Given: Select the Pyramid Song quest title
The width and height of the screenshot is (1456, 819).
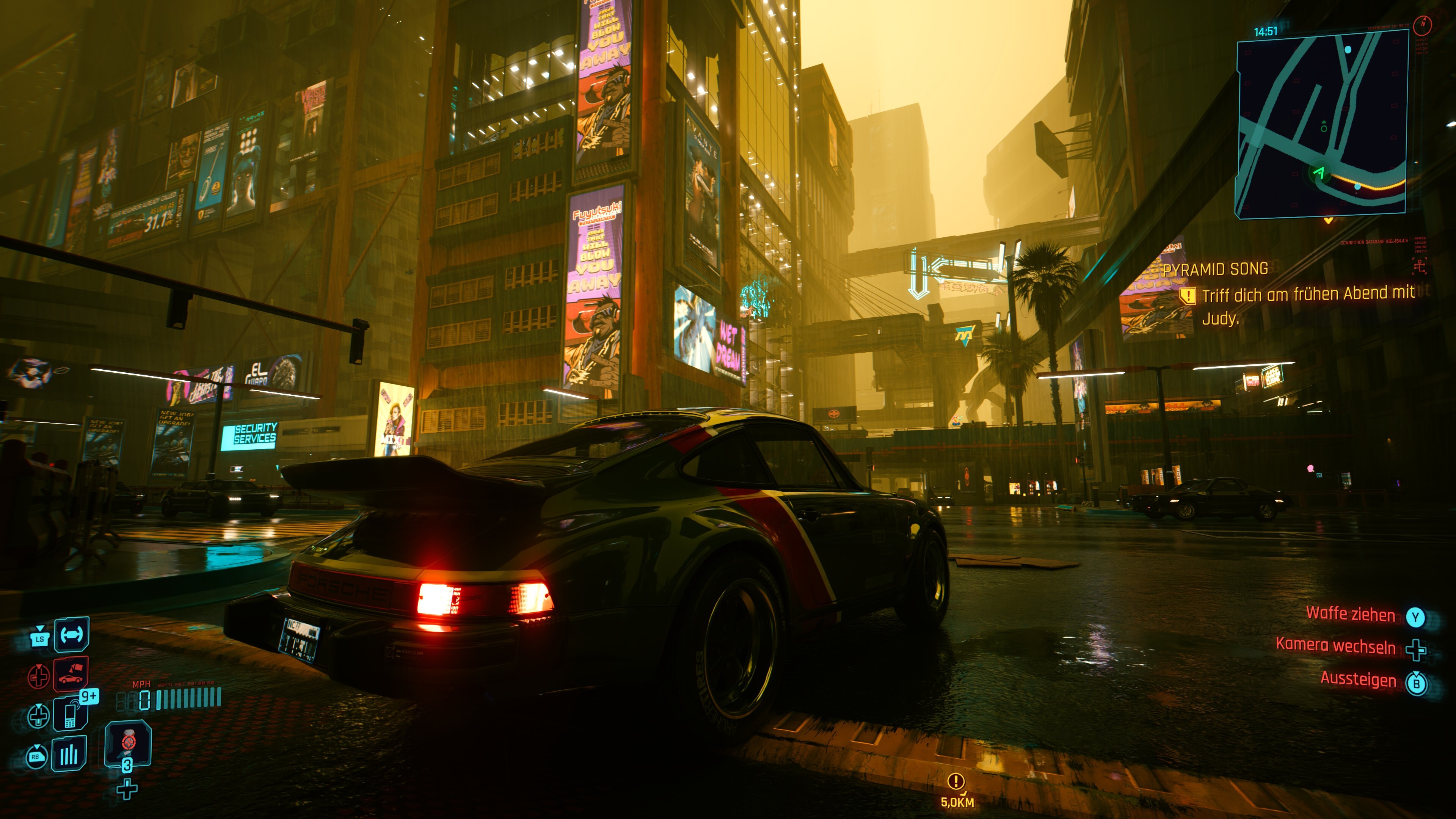Looking at the screenshot, I should click(1215, 270).
